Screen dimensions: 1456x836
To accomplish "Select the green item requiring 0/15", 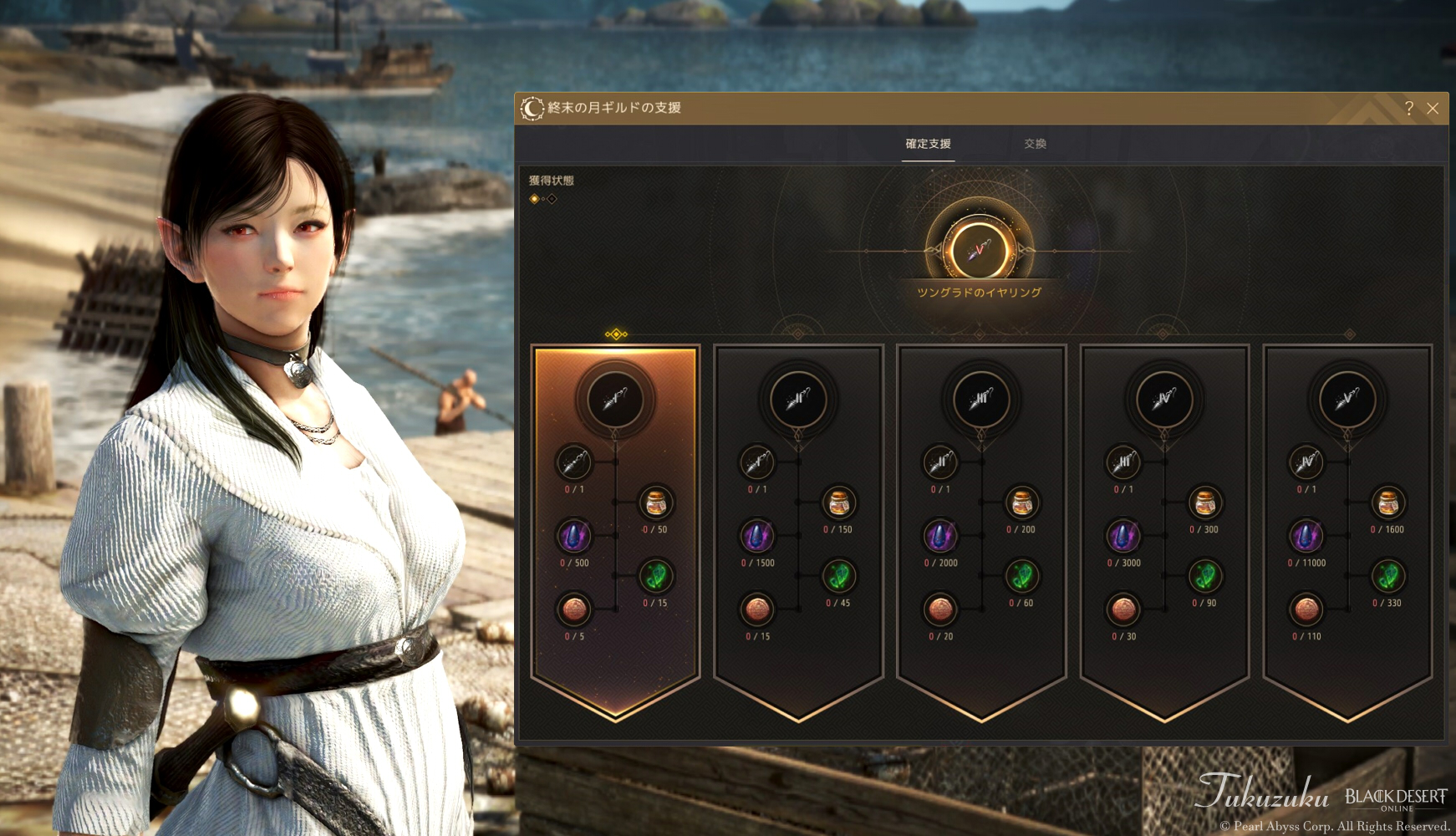I will tap(656, 576).
